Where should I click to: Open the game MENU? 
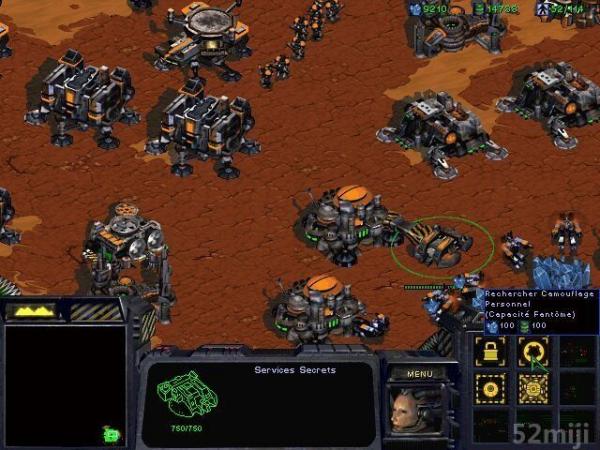[x=419, y=374]
